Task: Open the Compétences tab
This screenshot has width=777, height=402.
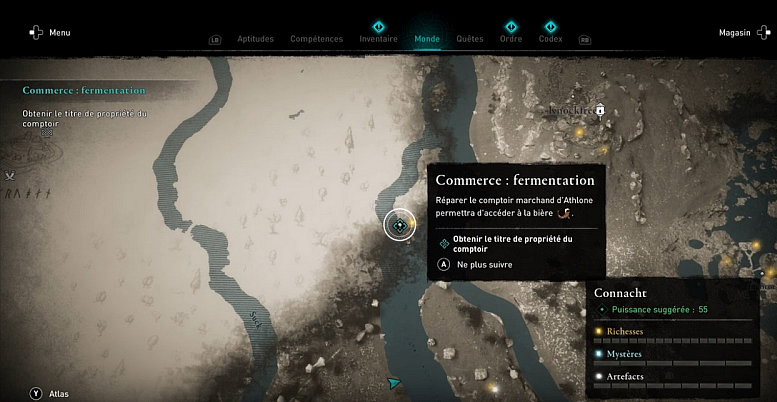Action: click(x=316, y=39)
